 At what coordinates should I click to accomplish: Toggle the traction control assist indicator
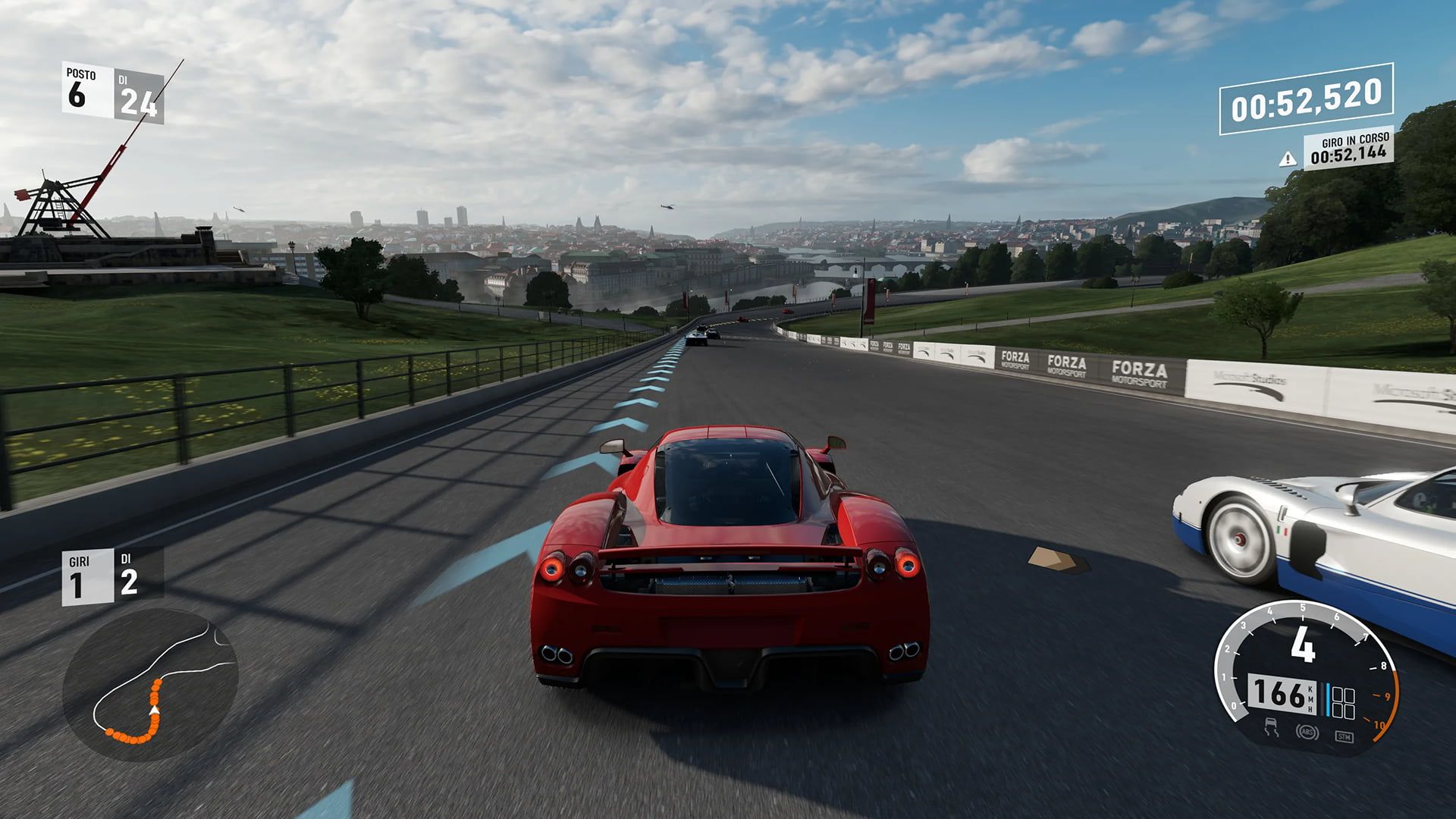(1272, 726)
